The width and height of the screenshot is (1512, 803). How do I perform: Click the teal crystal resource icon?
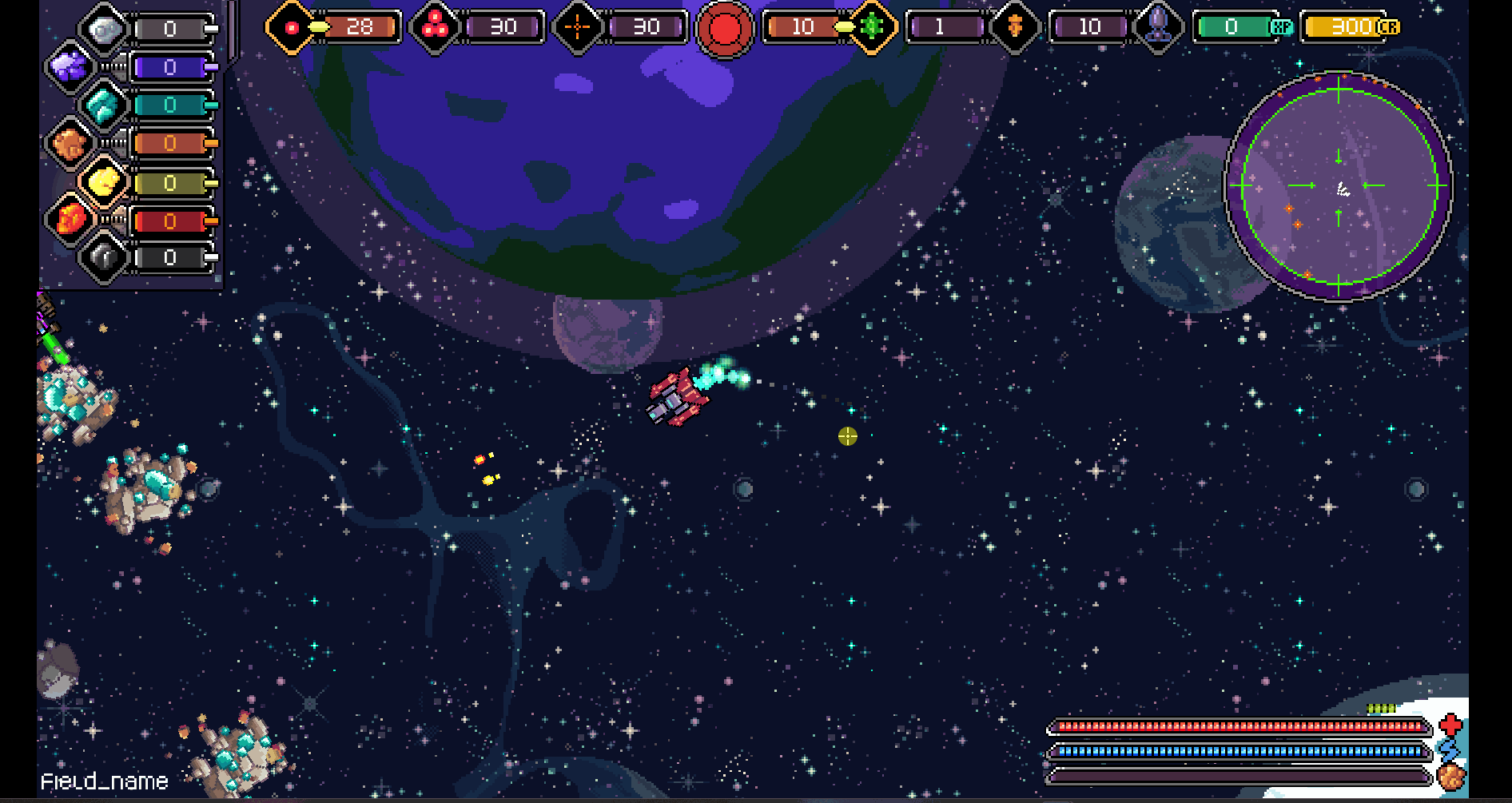(104, 105)
